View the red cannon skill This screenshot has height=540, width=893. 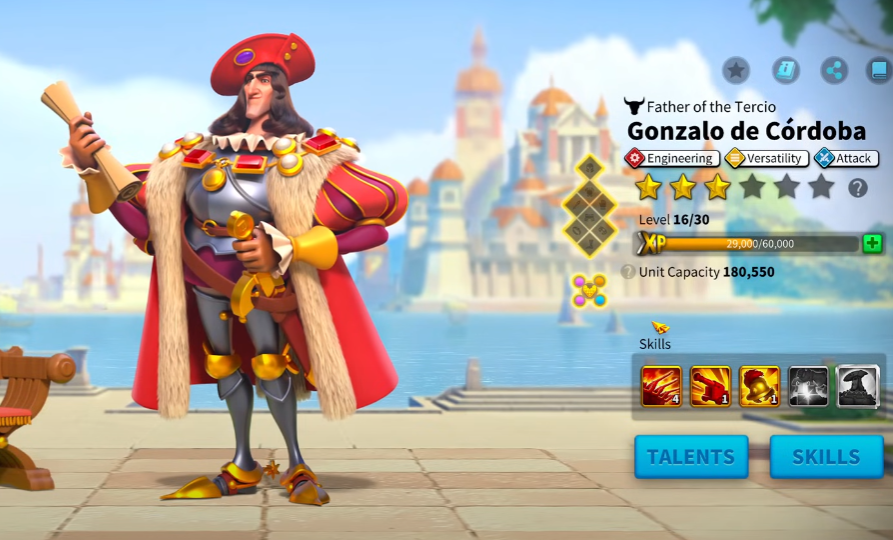click(710, 386)
